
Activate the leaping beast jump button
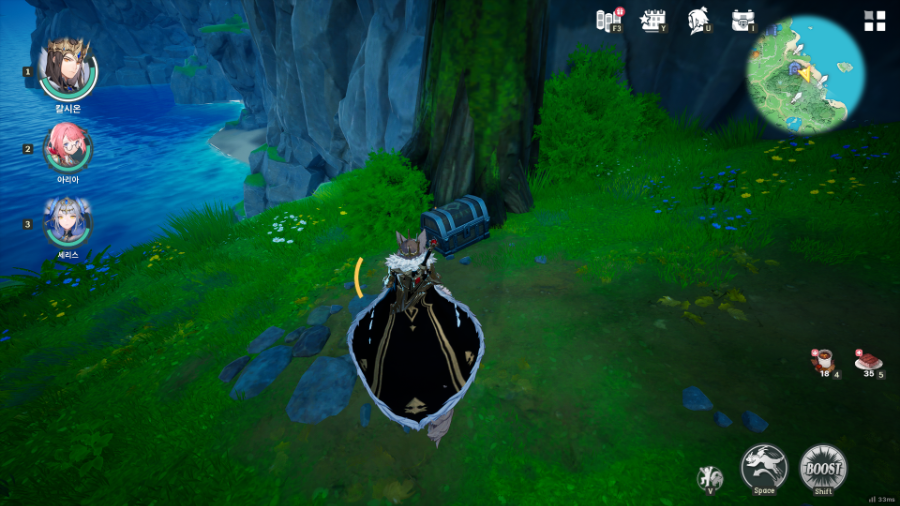coord(764,467)
